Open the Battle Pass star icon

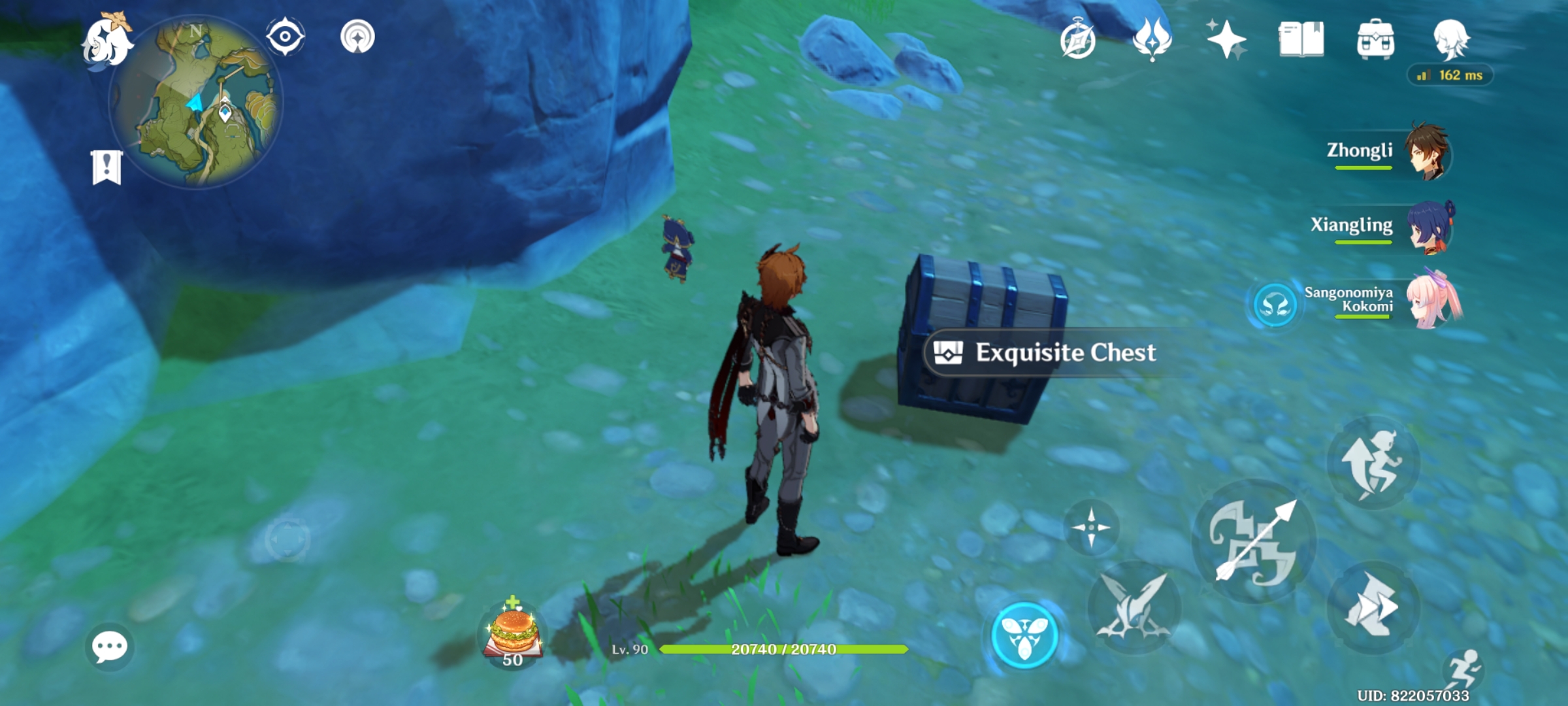coord(1228,39)
